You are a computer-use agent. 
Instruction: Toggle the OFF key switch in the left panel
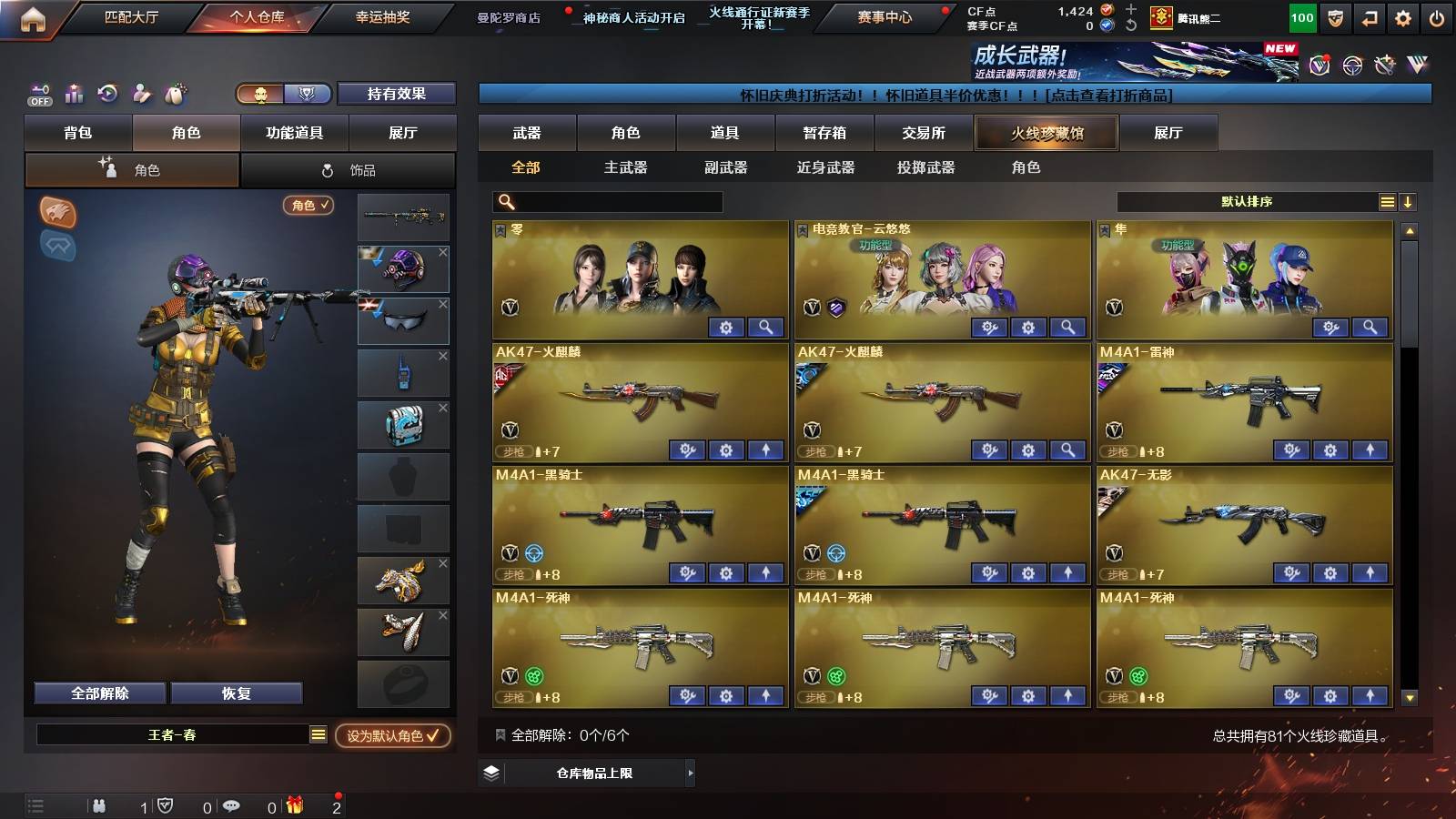click(x=38, y=94)
